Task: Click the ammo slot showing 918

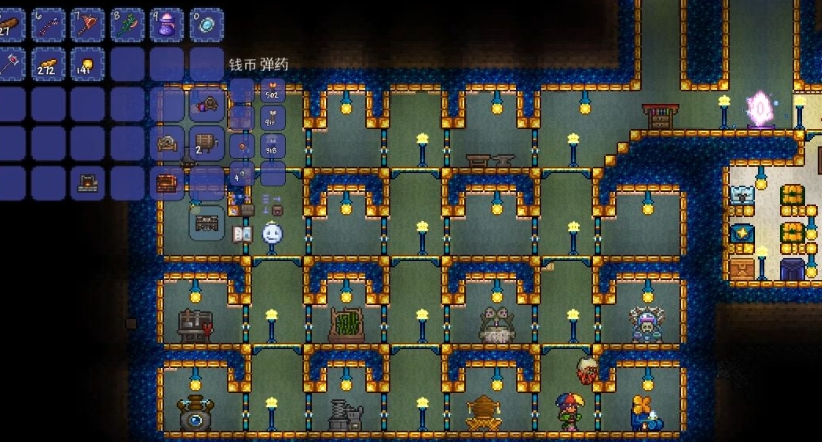Action: [x=271, y=146]
